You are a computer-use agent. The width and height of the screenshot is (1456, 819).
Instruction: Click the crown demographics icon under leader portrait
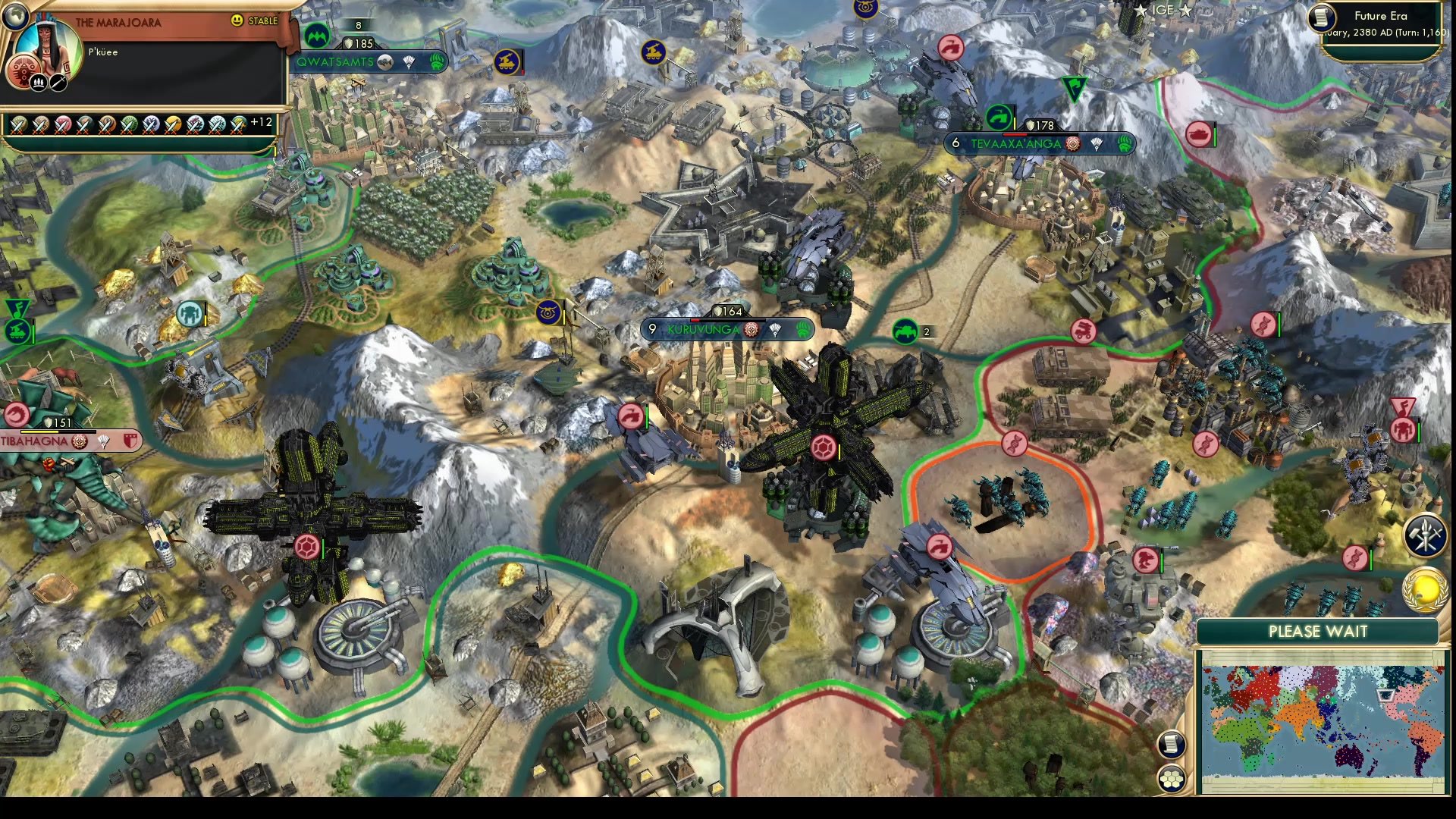(x=38, y=82)
